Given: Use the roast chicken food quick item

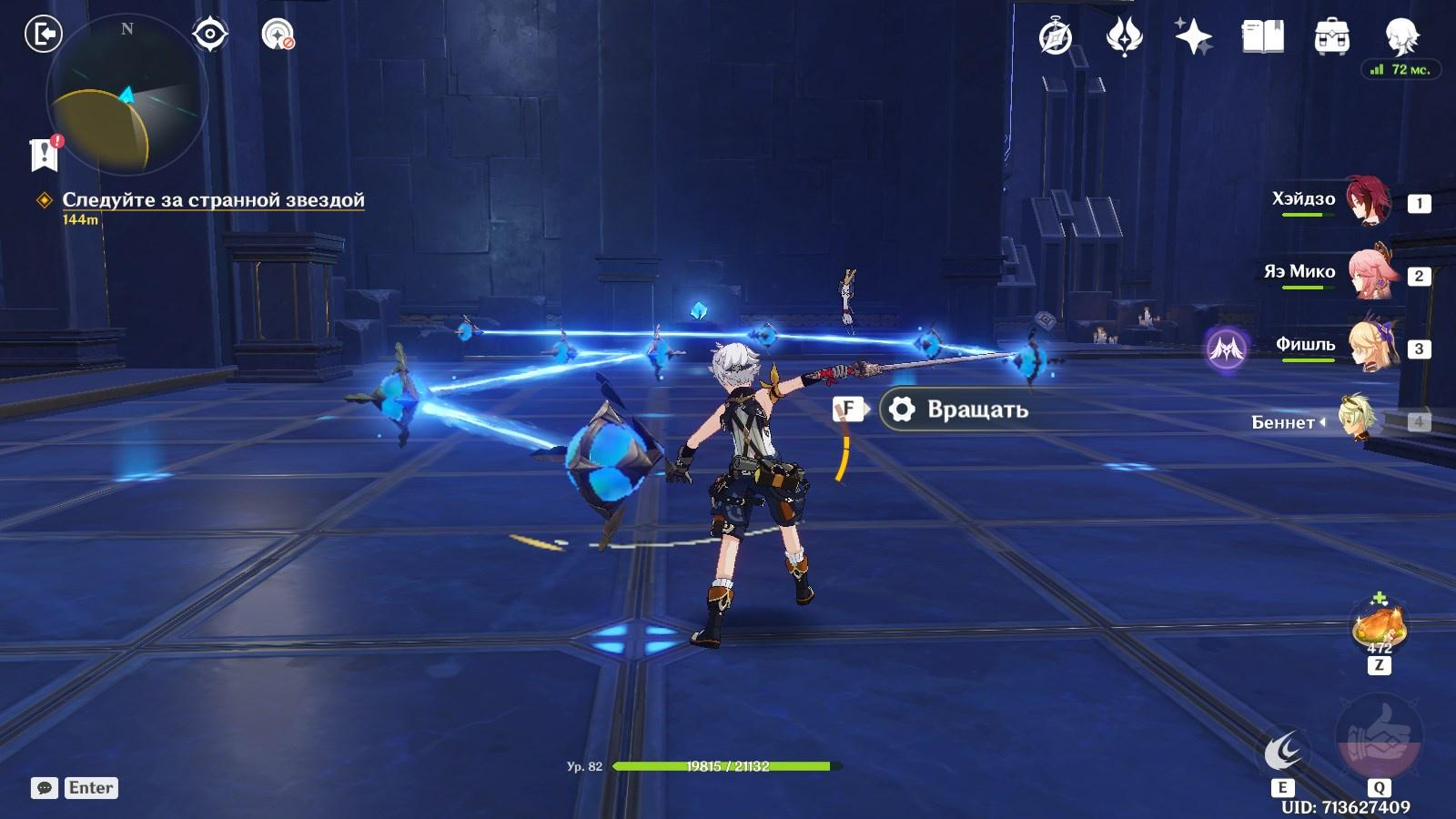Looking at the screenshot, I should [x=1379, y=626].
